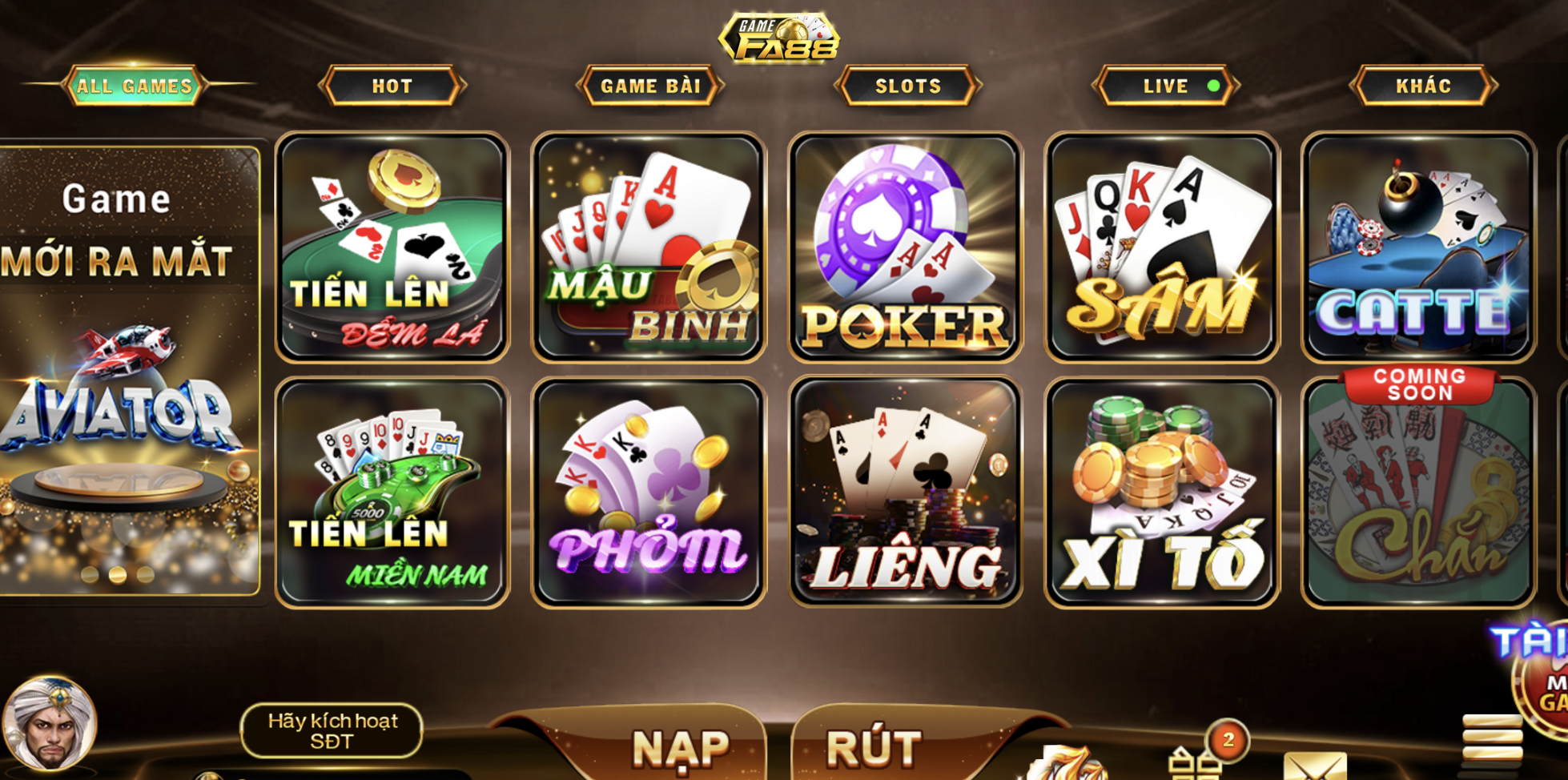
Task: Select the GAME BÀI category tab
Action: [x=650, y=86]
